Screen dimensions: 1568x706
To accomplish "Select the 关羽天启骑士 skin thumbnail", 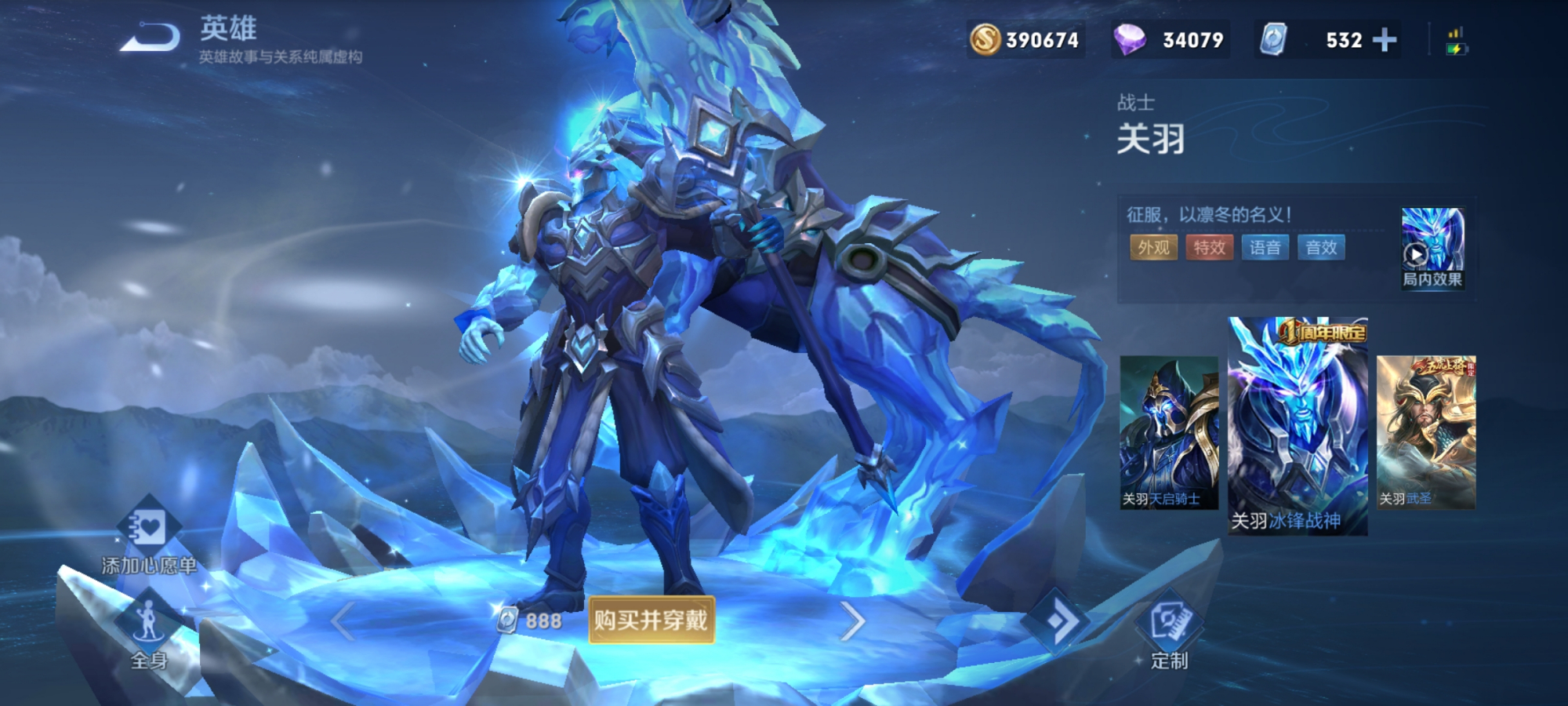I will pyautogui.click(x=1169, y=432).
